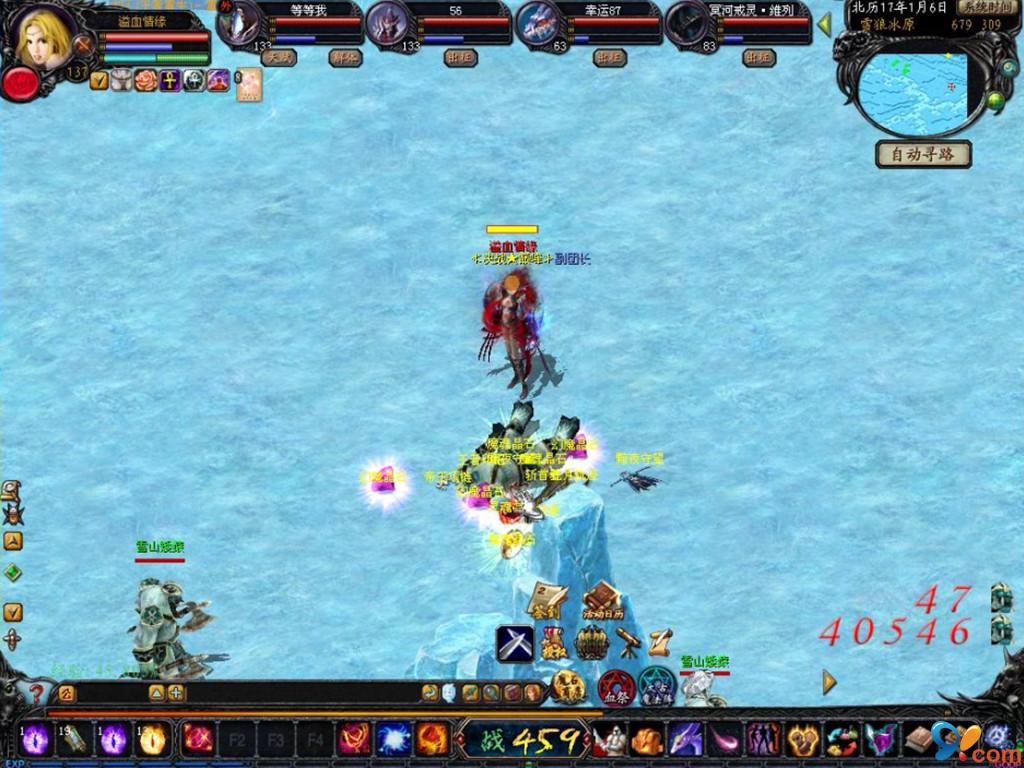1024x768 pixels.
Task: Open the book icon in bottom menu
Action: (918, 740)
